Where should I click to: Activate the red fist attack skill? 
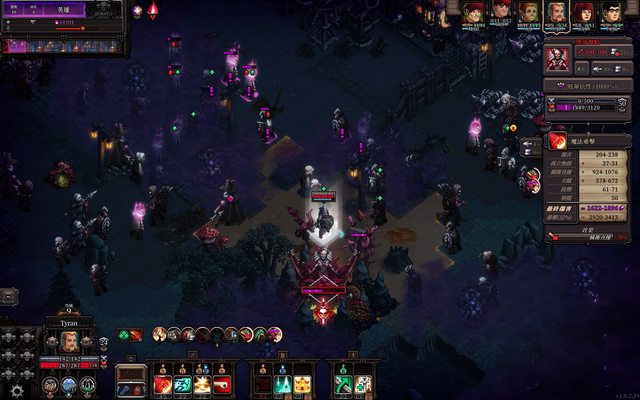coord(162,384)
